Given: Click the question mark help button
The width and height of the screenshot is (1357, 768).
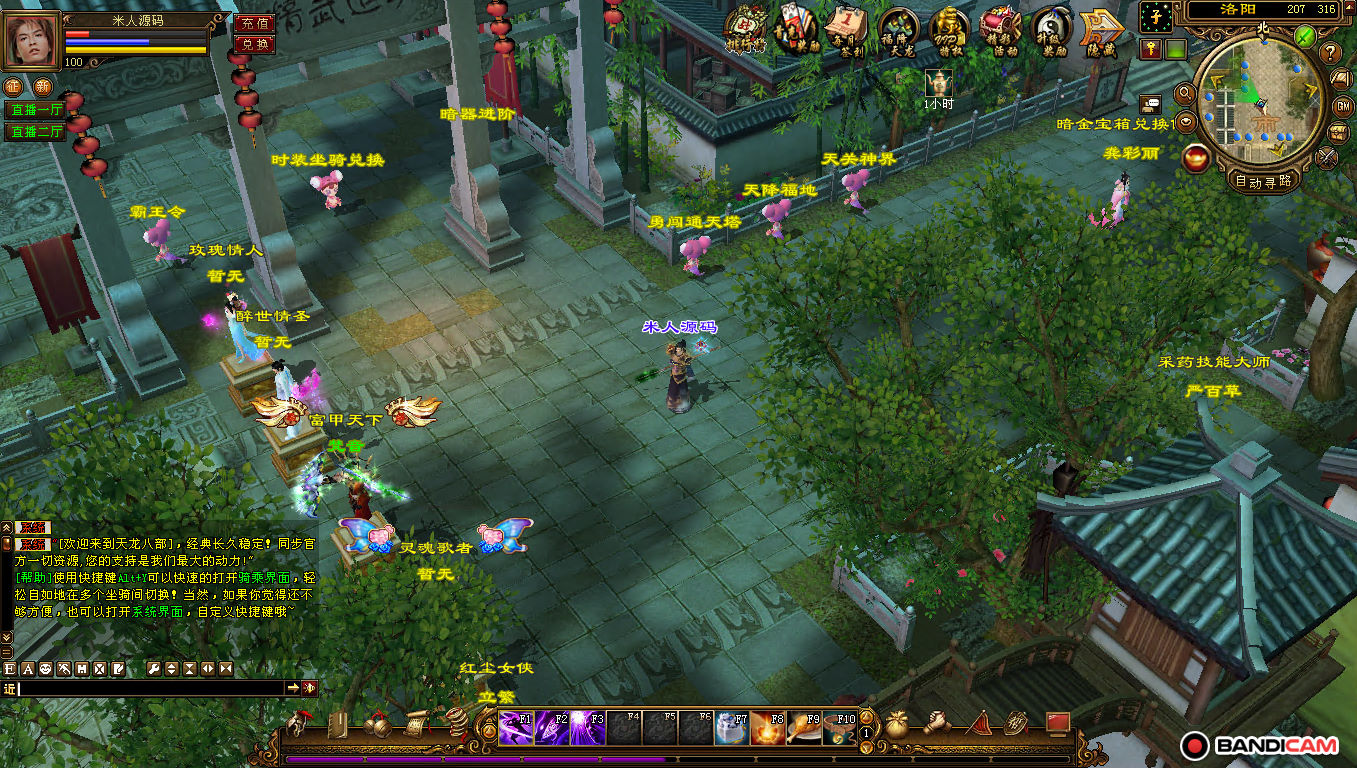Looking at the screenshot, I should pos(1330,52).
